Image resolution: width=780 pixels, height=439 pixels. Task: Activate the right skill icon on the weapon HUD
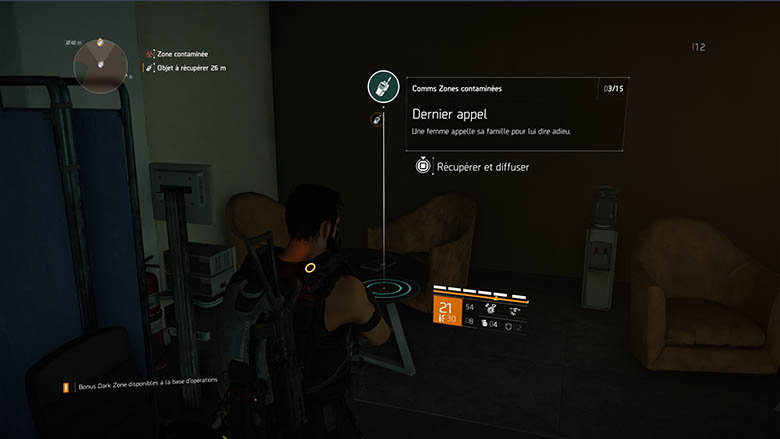[x=516, y=309]
